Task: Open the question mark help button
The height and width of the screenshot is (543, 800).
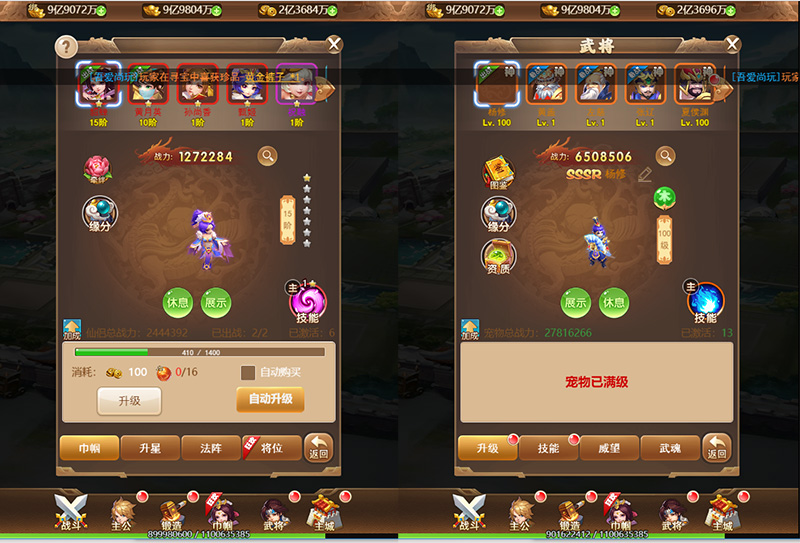Action: [66, 46]
